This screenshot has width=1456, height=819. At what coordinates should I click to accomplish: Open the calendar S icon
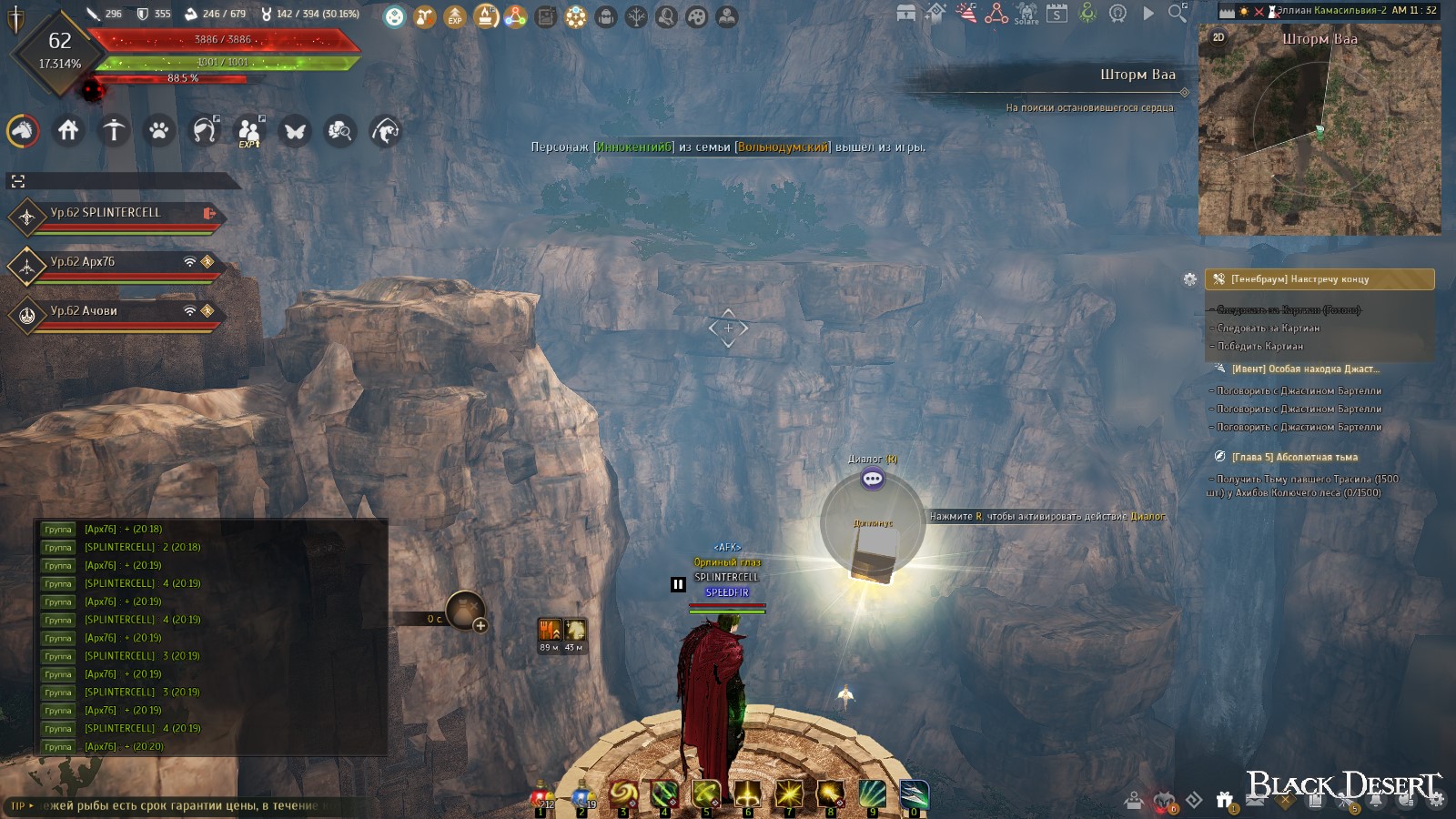1057,14
